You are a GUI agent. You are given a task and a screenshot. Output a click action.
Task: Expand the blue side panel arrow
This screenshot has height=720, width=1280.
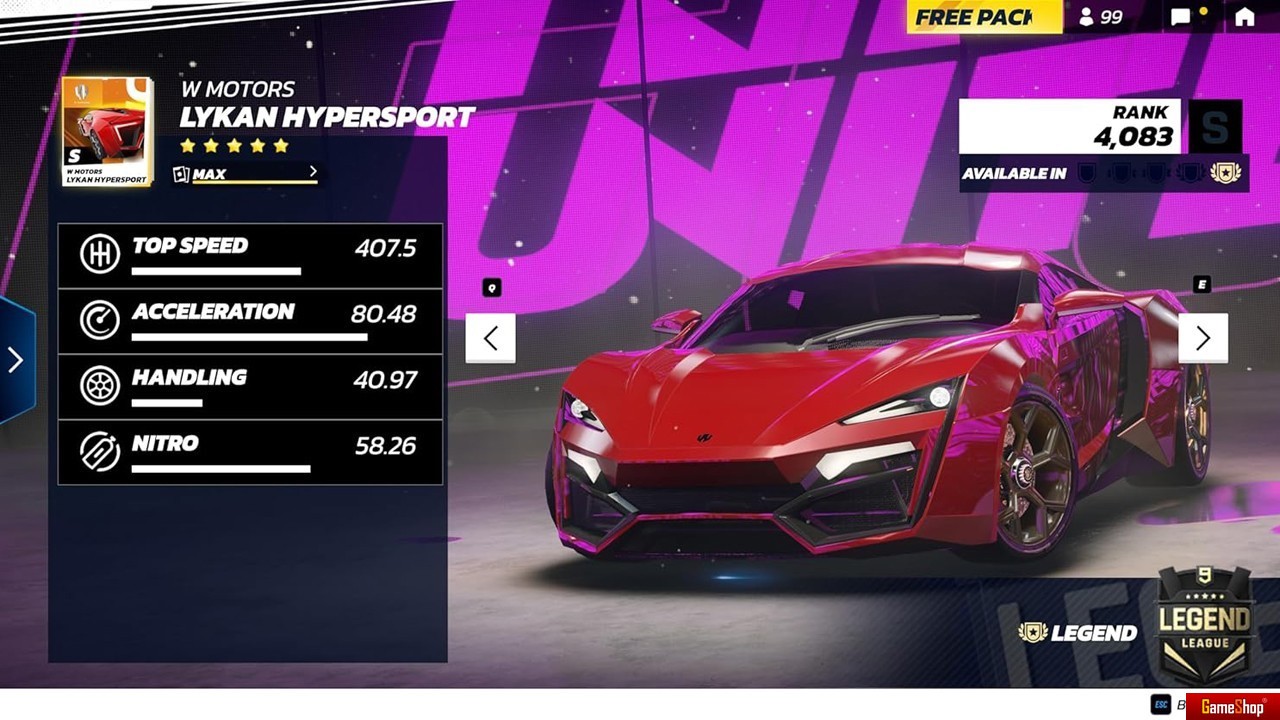pyautogui.click(x=16, y=360)
